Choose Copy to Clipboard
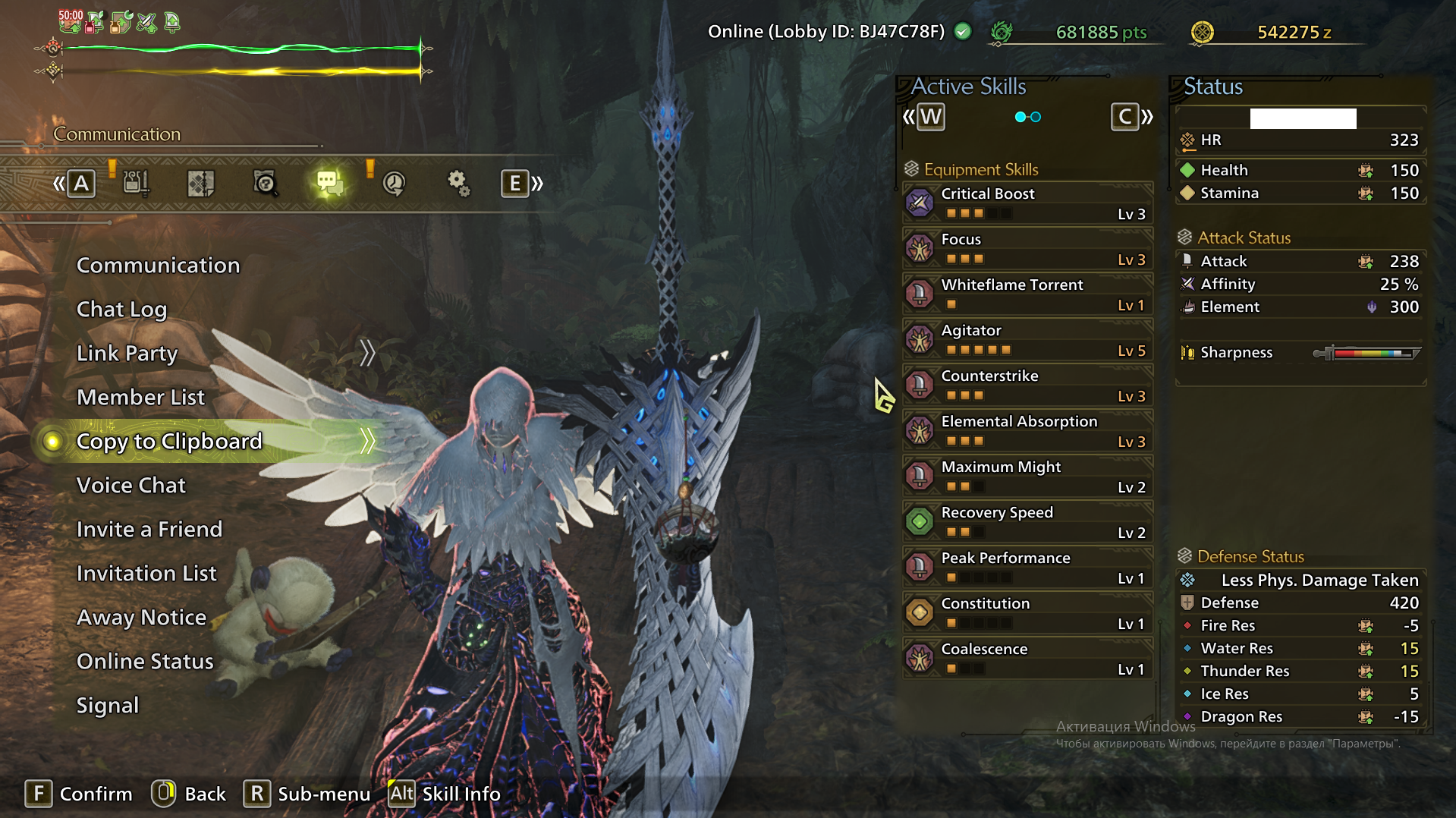This screenshot has width=1456, height=818. pos(169,442)
